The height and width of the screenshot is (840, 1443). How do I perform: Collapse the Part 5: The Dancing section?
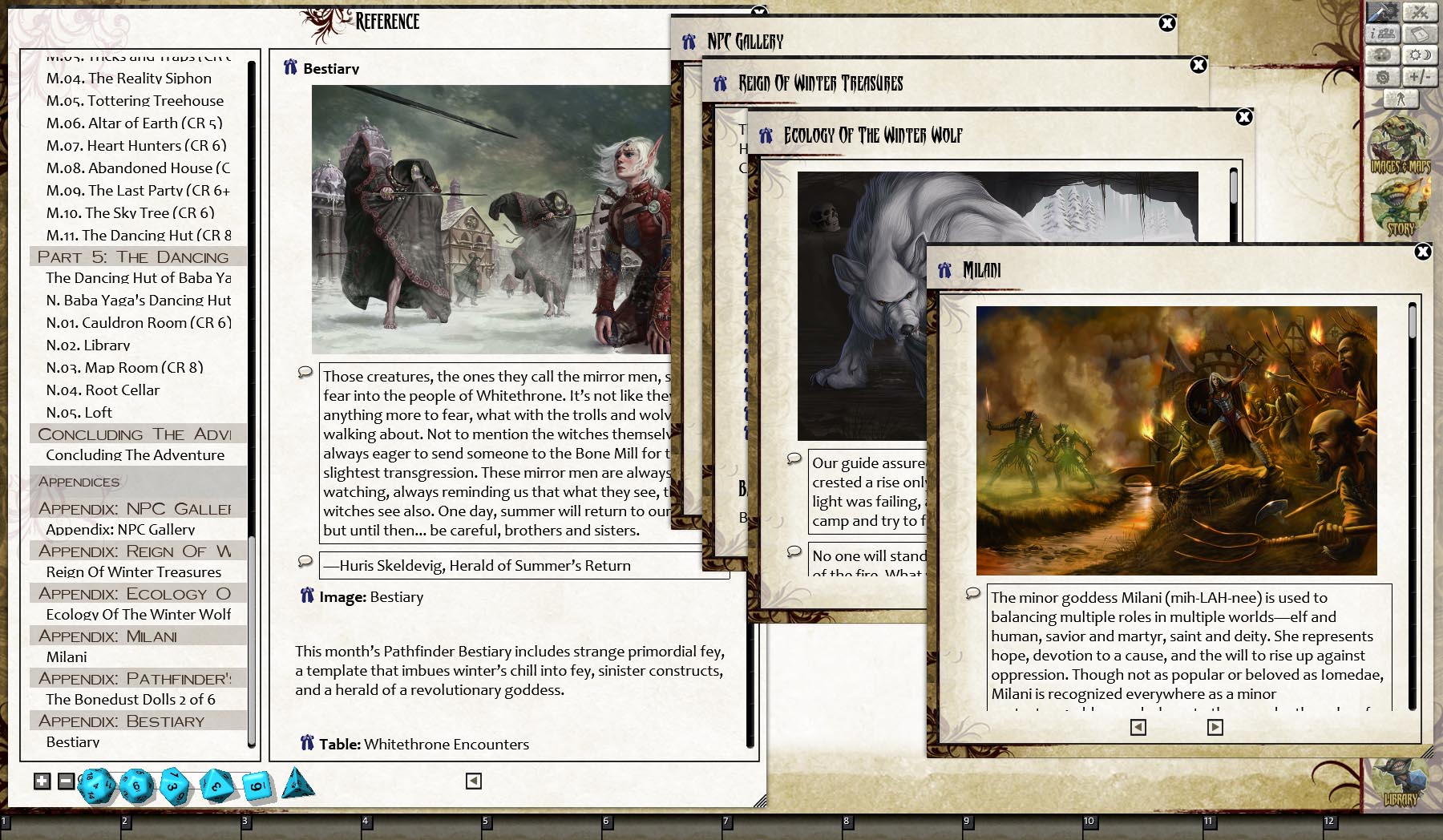point(136,256)
